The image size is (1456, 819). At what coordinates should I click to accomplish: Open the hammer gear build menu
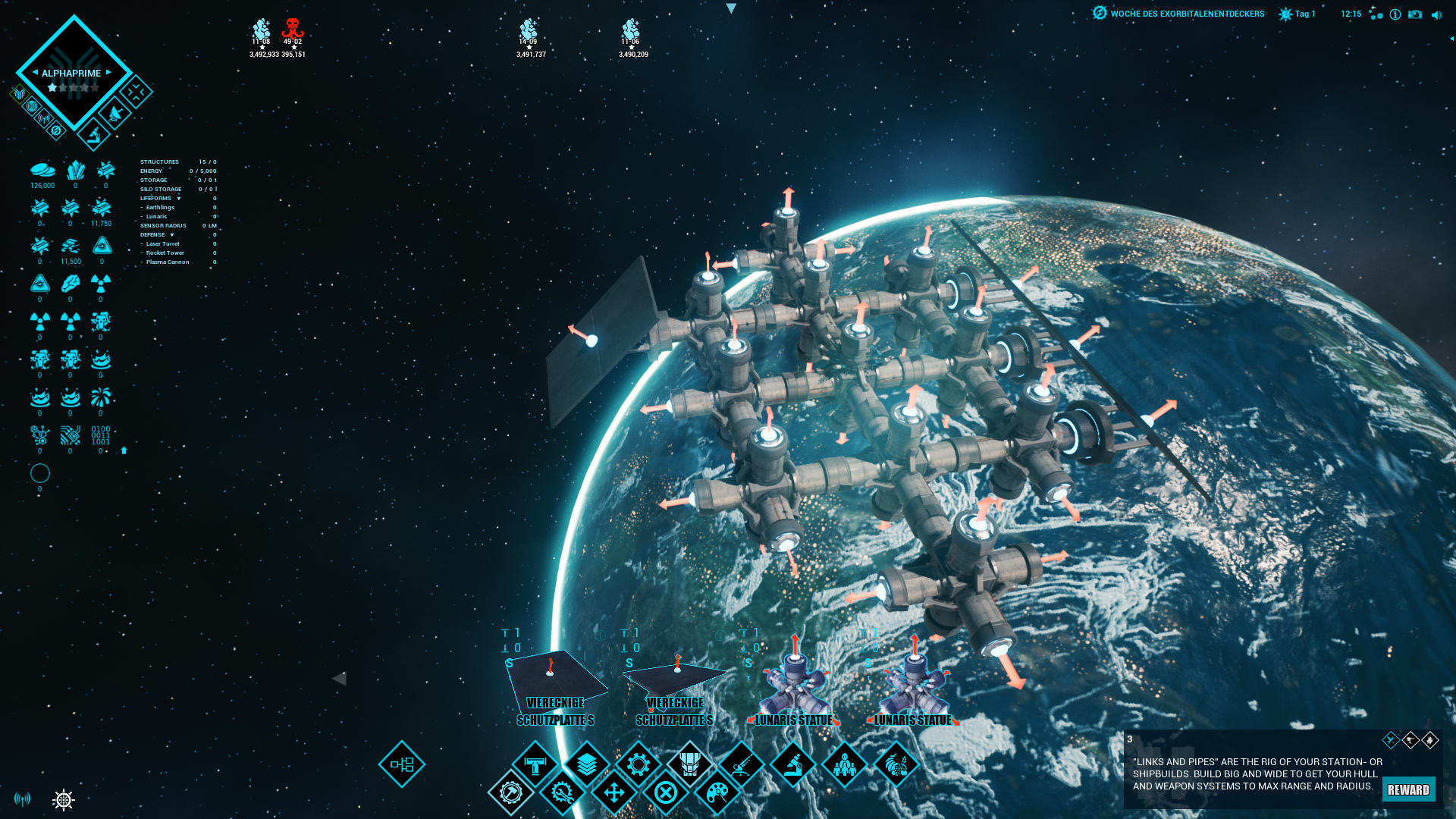coord(510,793)
